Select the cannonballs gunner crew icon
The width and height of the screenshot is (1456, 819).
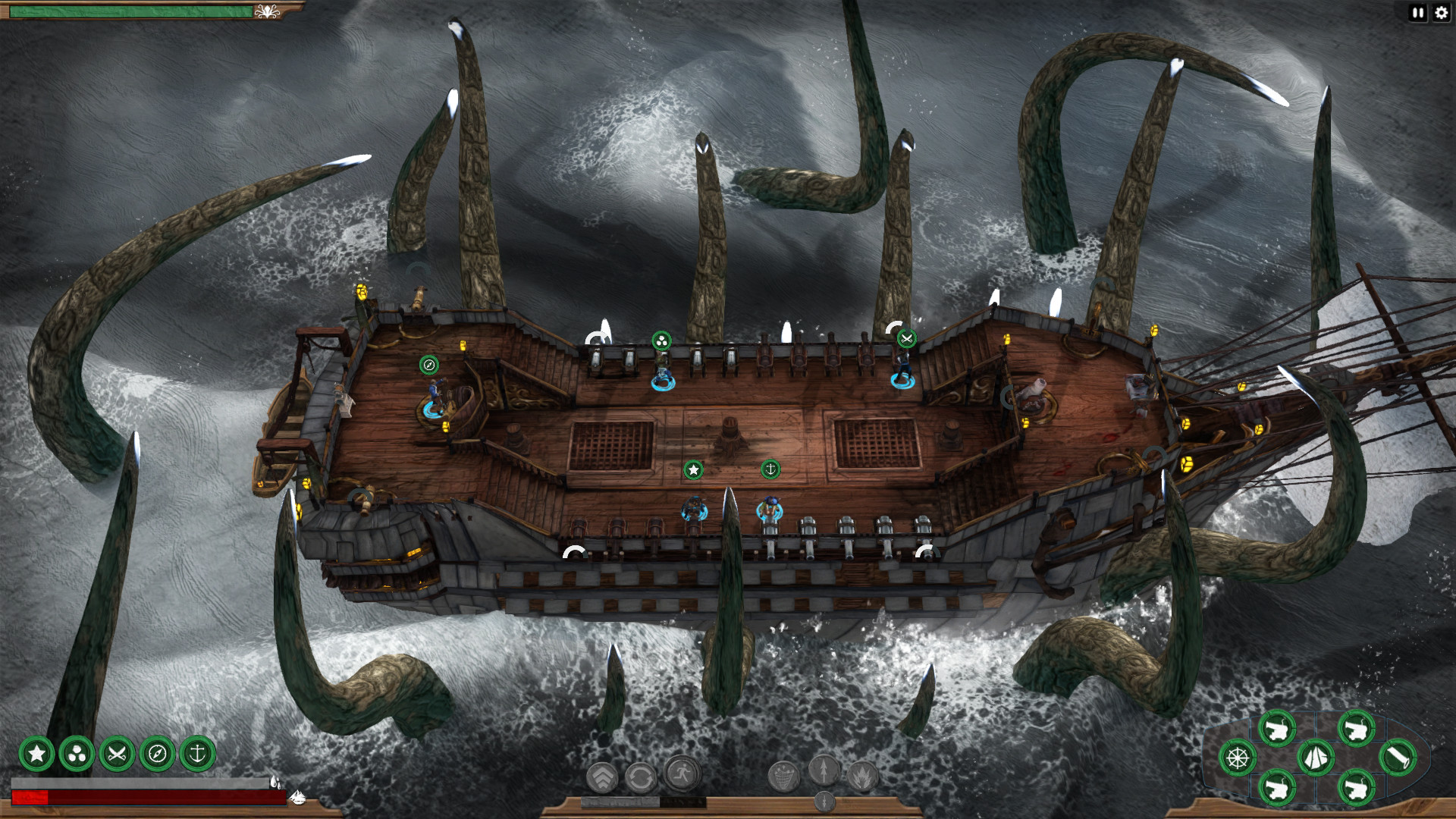[77, 754]
